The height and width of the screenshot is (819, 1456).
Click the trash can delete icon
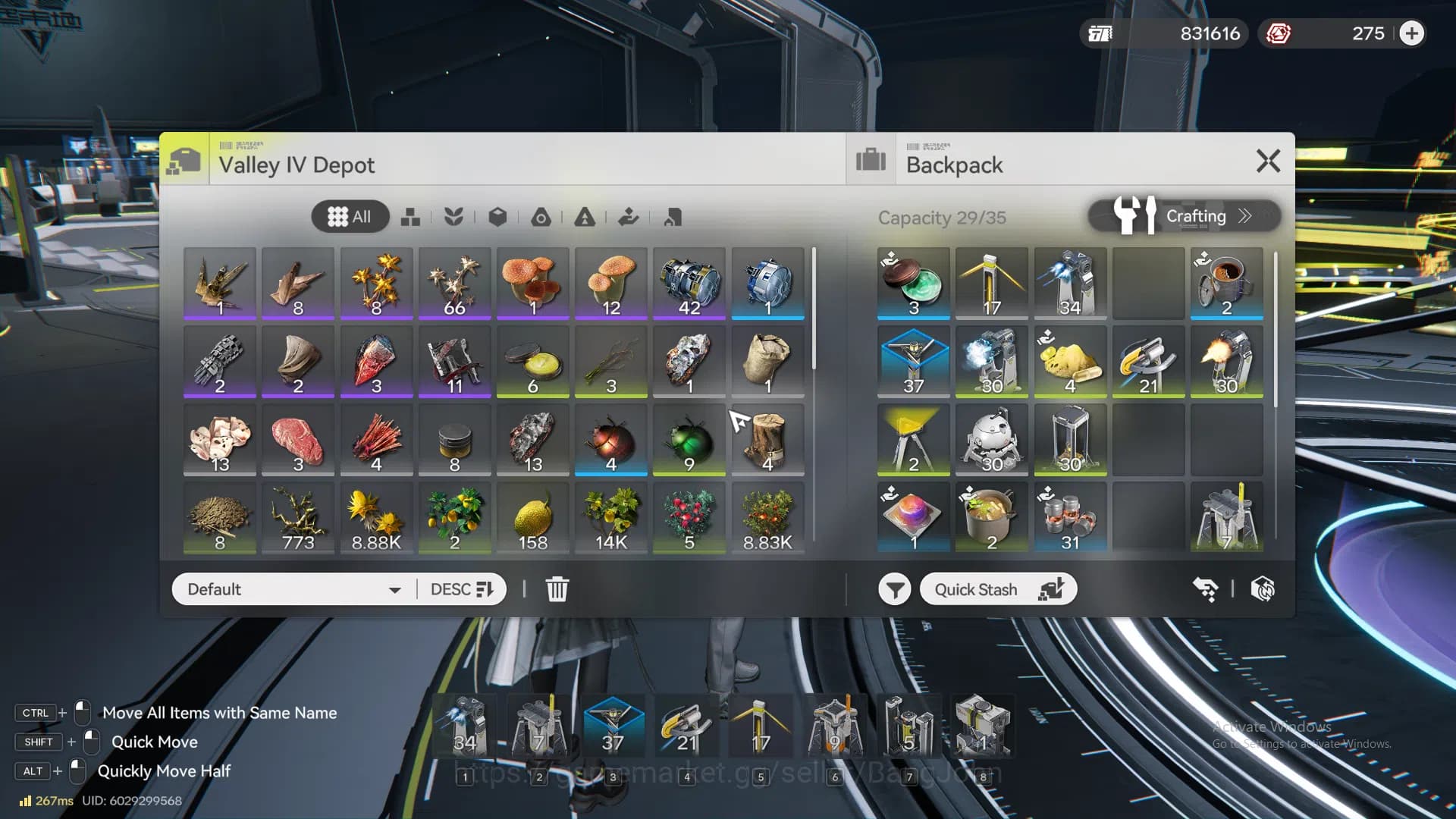557,589
